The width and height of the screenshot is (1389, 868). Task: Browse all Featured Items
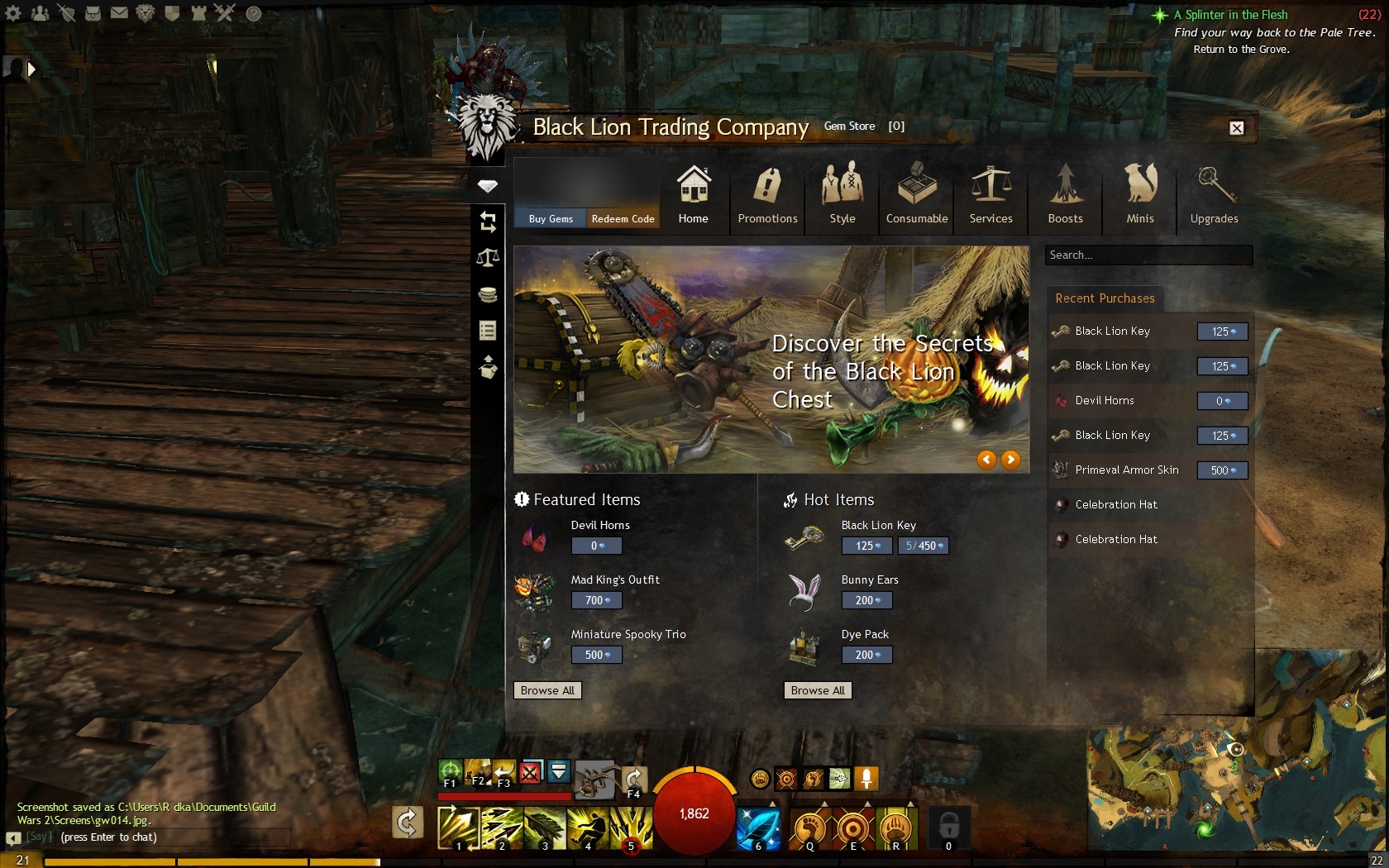pos(547,690)
